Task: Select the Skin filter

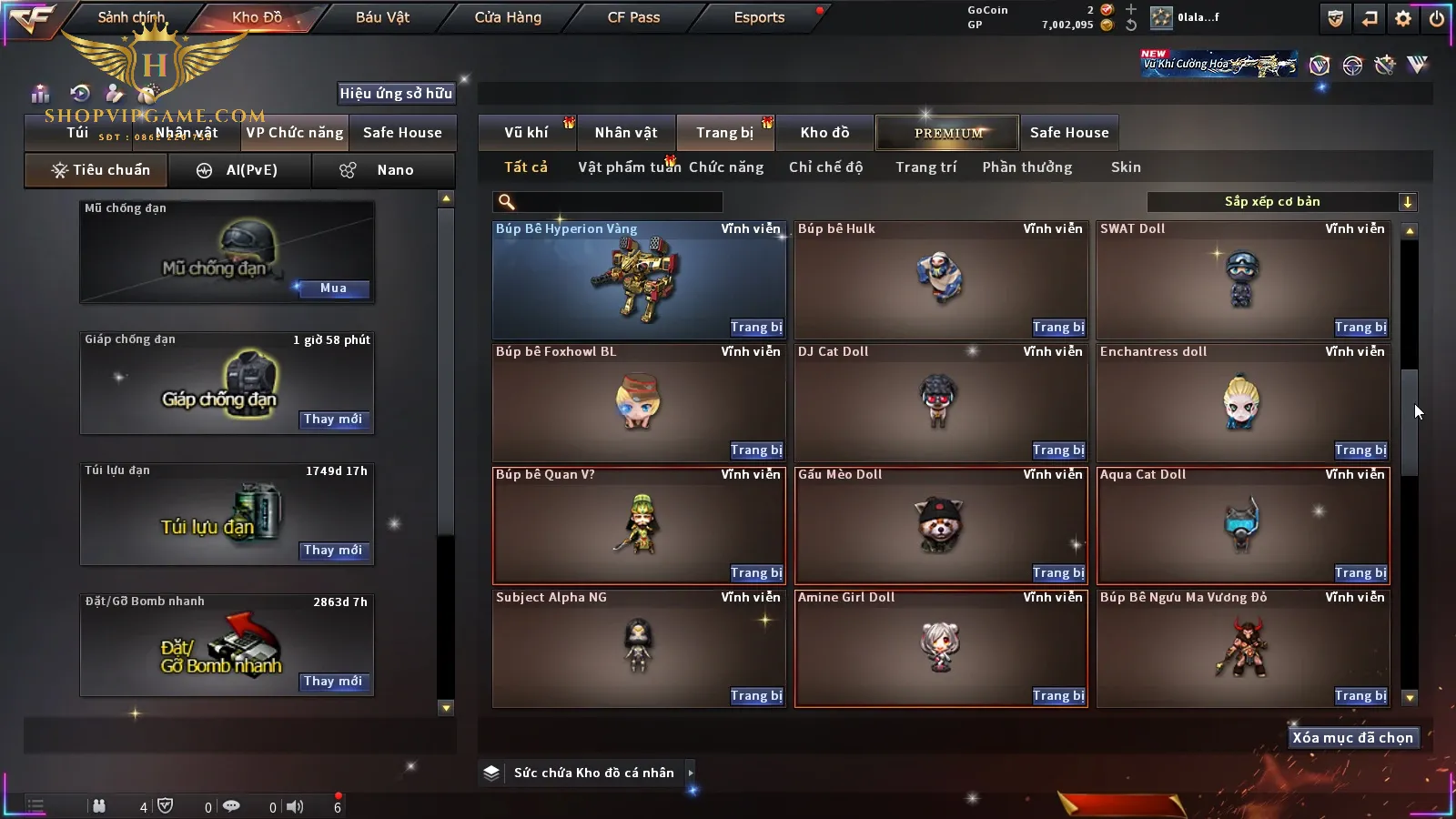Action: point(1126,167)
